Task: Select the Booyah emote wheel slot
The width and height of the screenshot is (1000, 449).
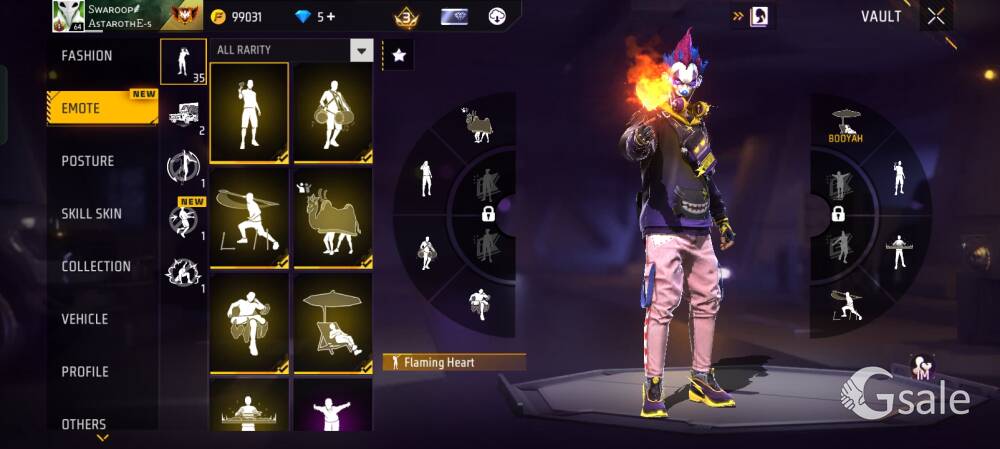Action: point(846,125)
